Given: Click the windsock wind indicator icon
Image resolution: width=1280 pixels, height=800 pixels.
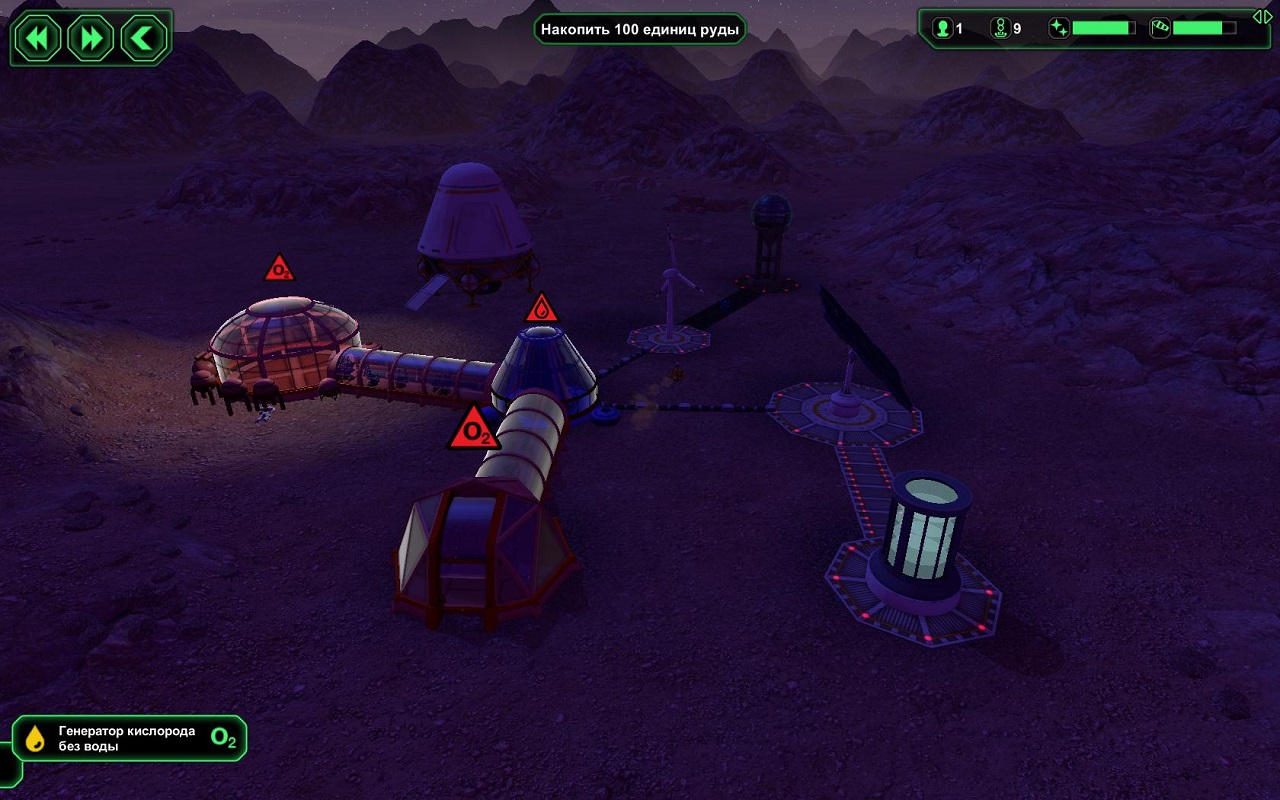Looking at the screenshot, I should (1160, 28).
